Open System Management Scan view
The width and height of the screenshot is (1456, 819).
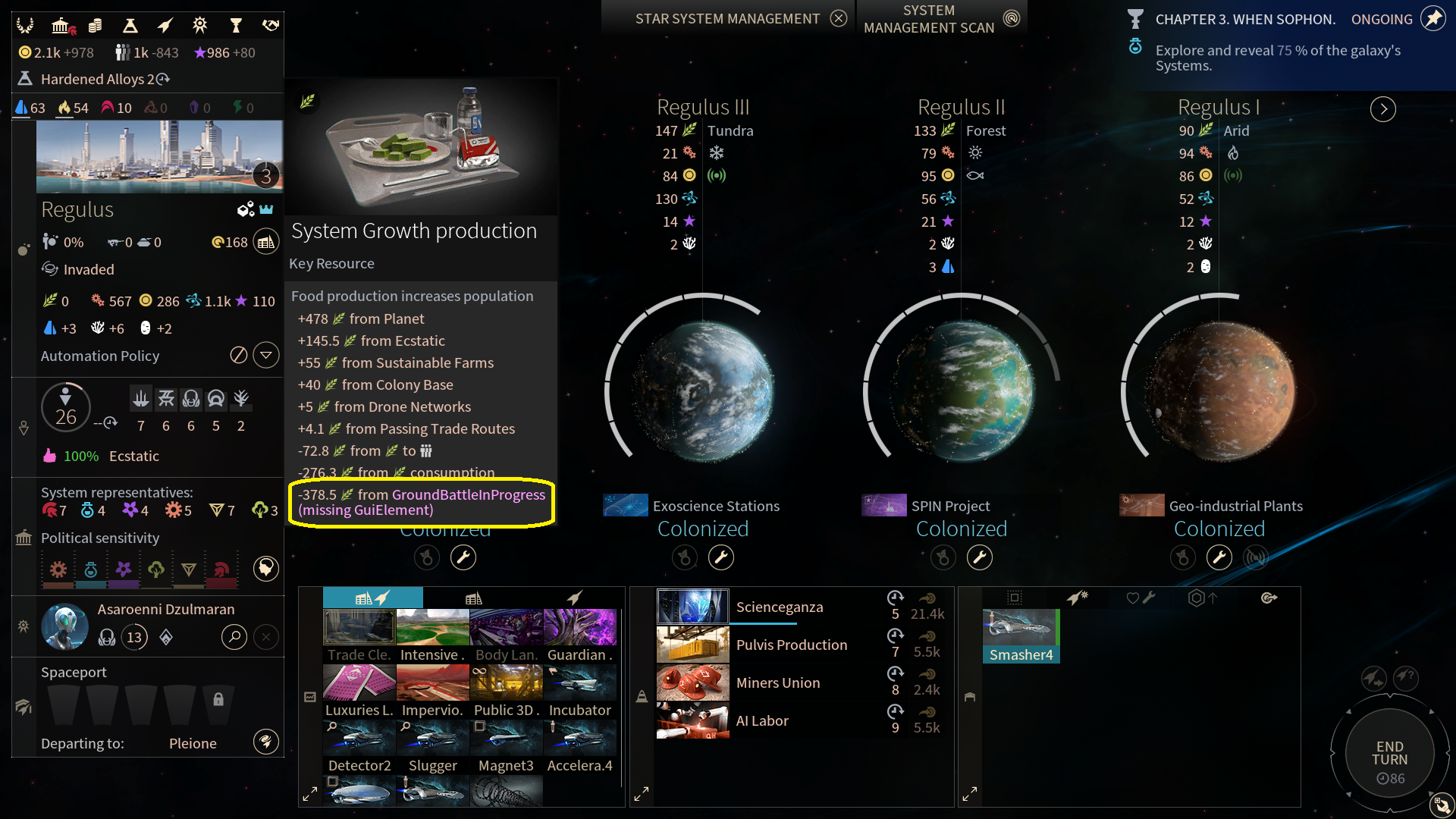(x=1011, y=18)
